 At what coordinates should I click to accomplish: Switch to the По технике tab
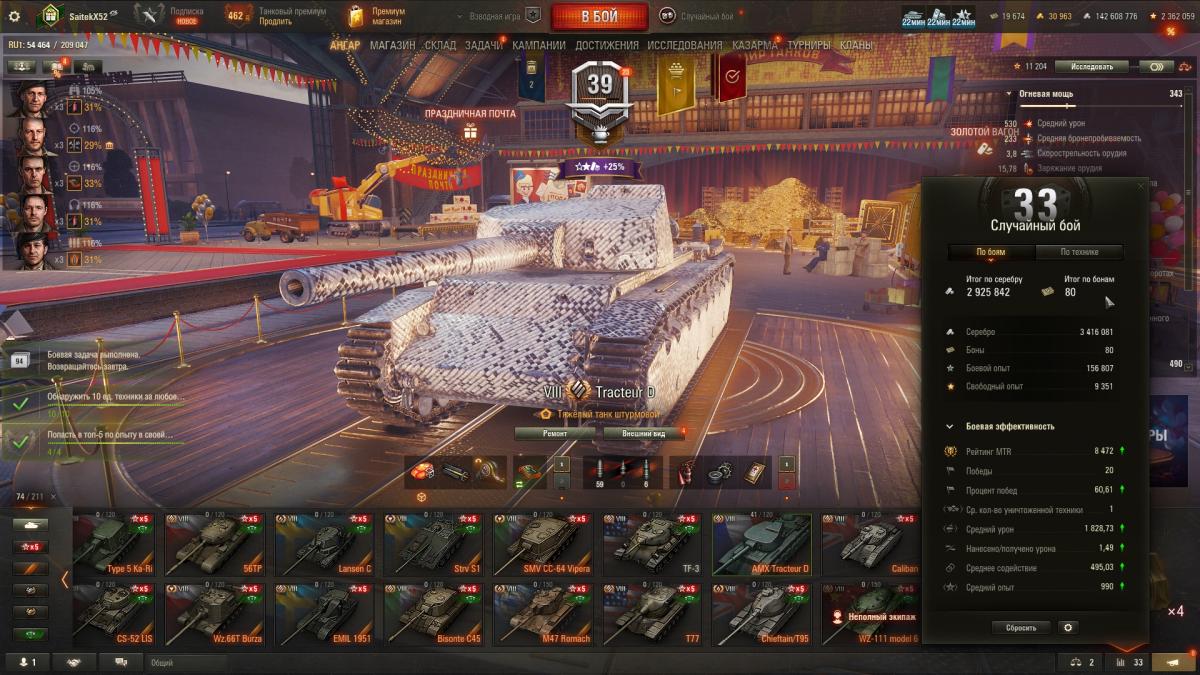tap(1079, 253)
